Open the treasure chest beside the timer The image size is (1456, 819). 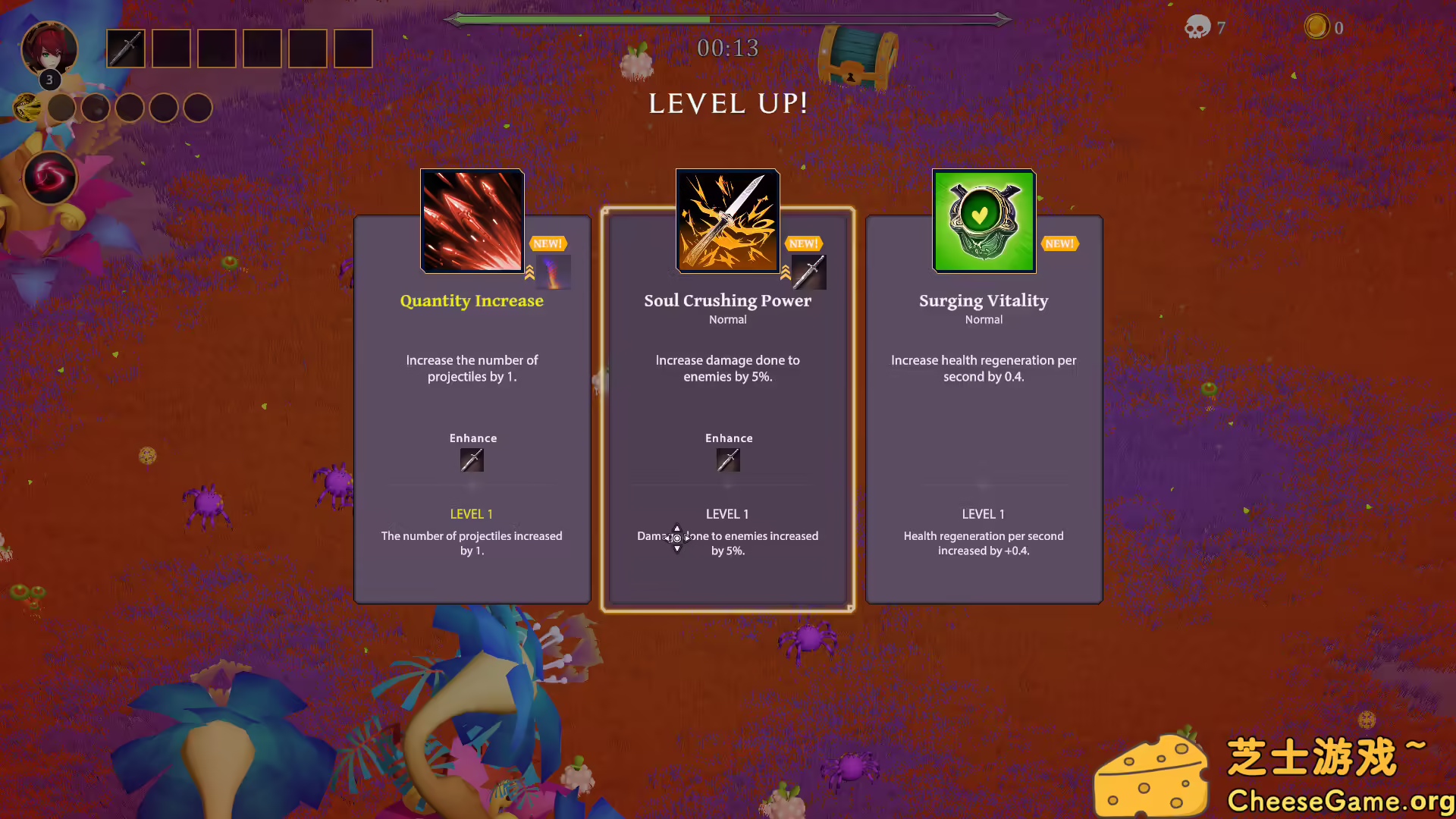858,58
